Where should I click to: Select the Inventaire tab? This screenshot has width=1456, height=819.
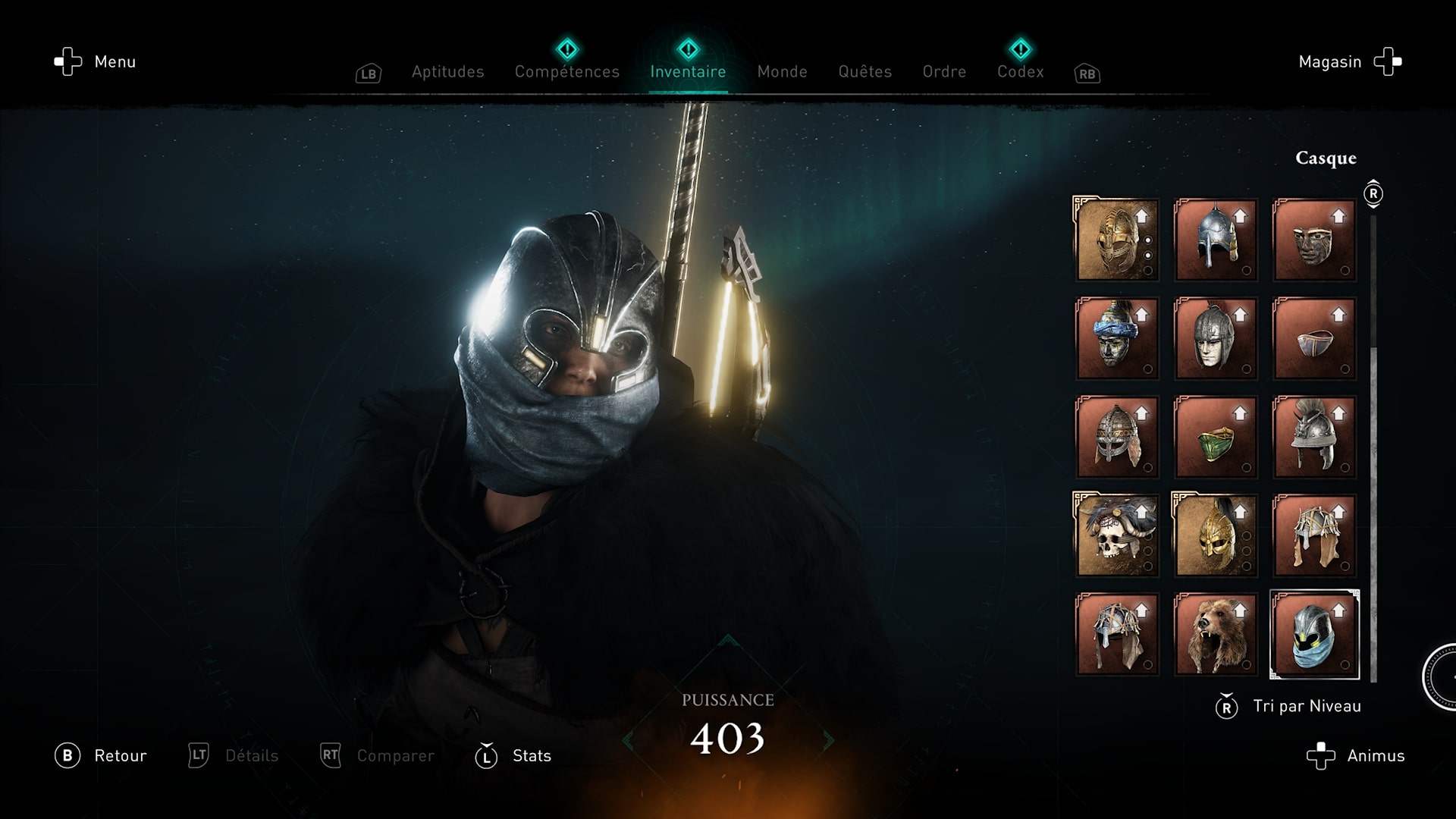[x=688, y=72]
